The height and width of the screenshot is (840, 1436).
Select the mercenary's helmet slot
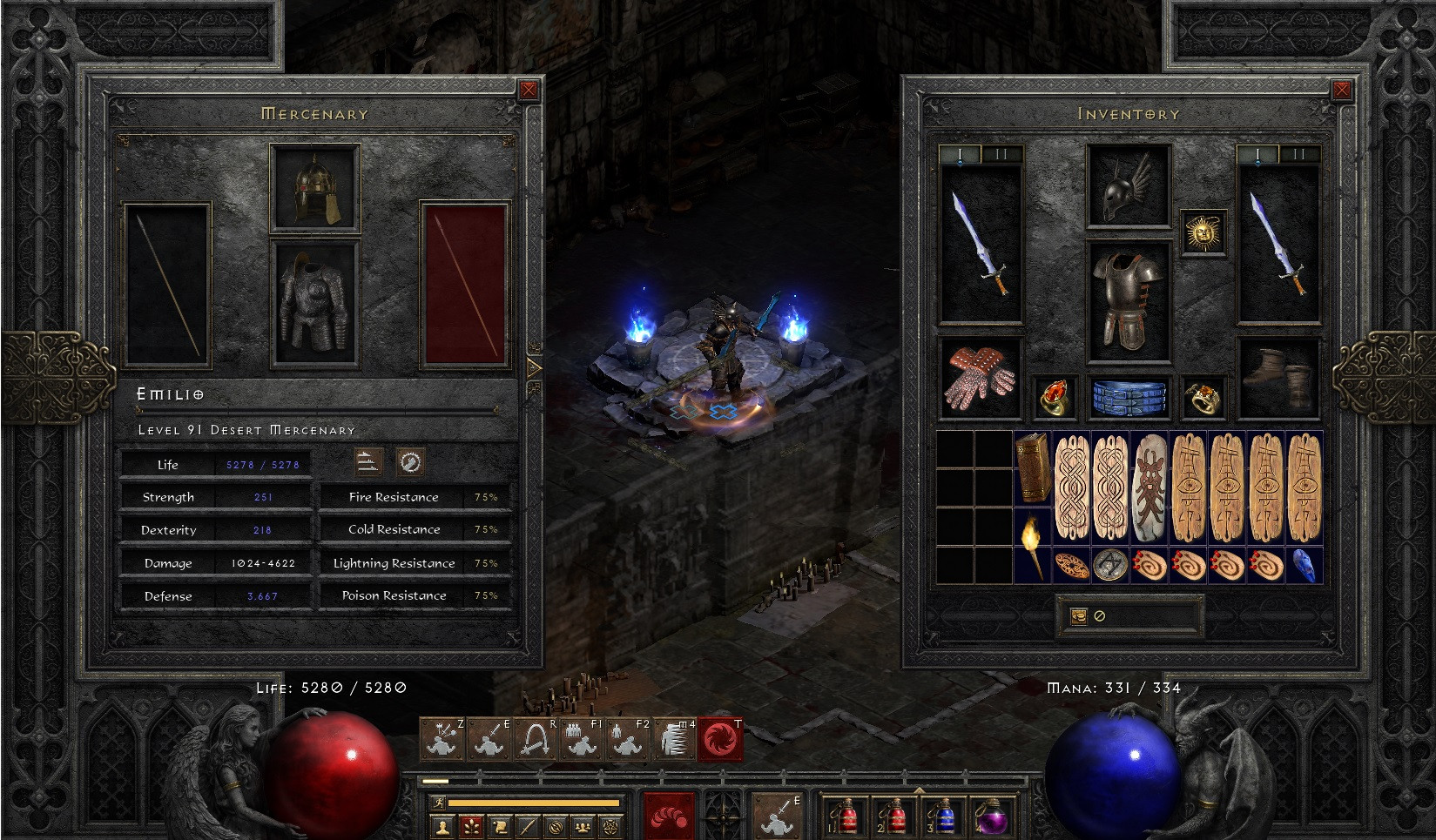click(315, 188)
